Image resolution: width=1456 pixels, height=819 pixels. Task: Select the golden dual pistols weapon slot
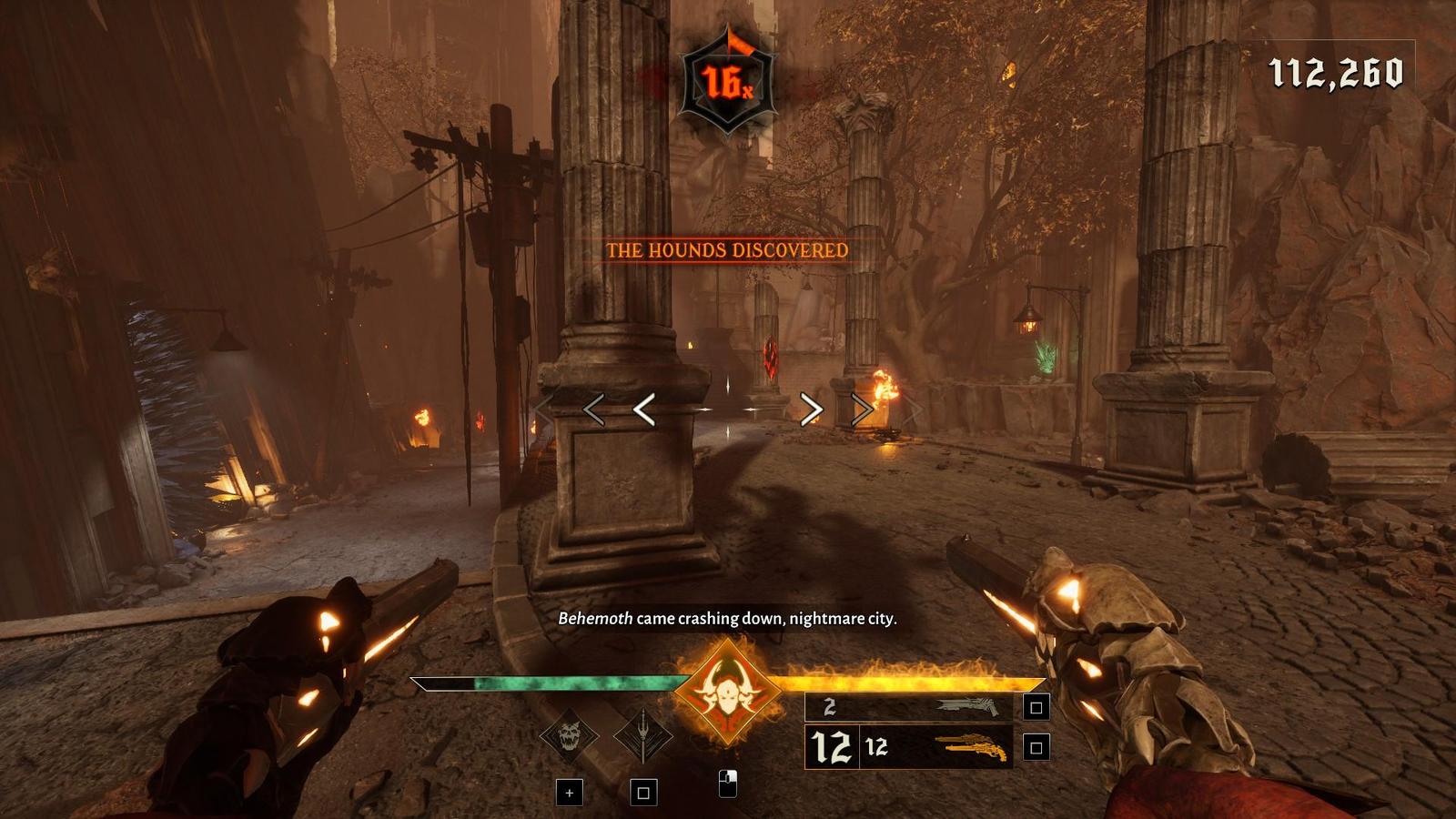972,747
